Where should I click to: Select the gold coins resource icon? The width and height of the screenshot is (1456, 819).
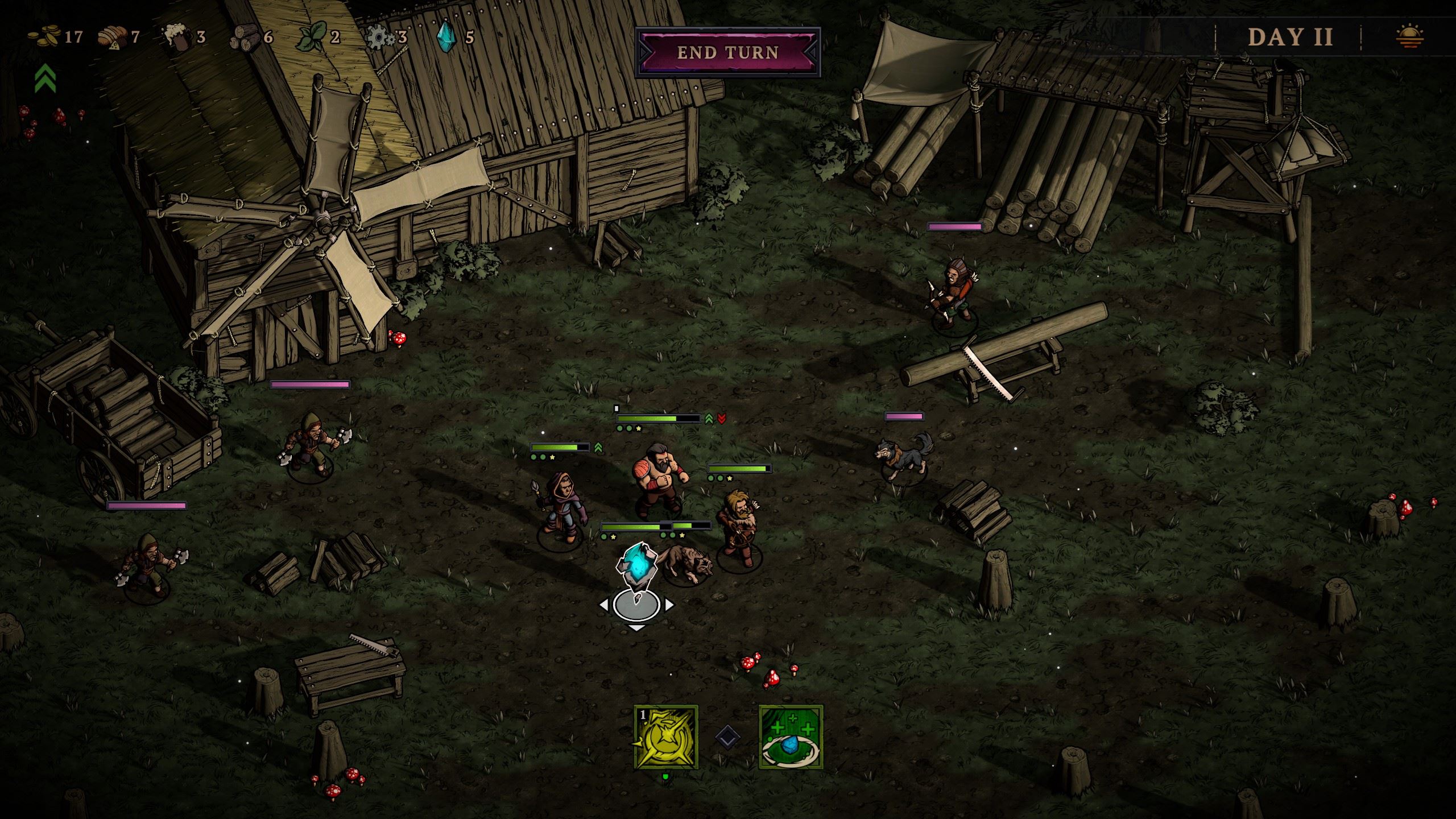click(44, 37)
